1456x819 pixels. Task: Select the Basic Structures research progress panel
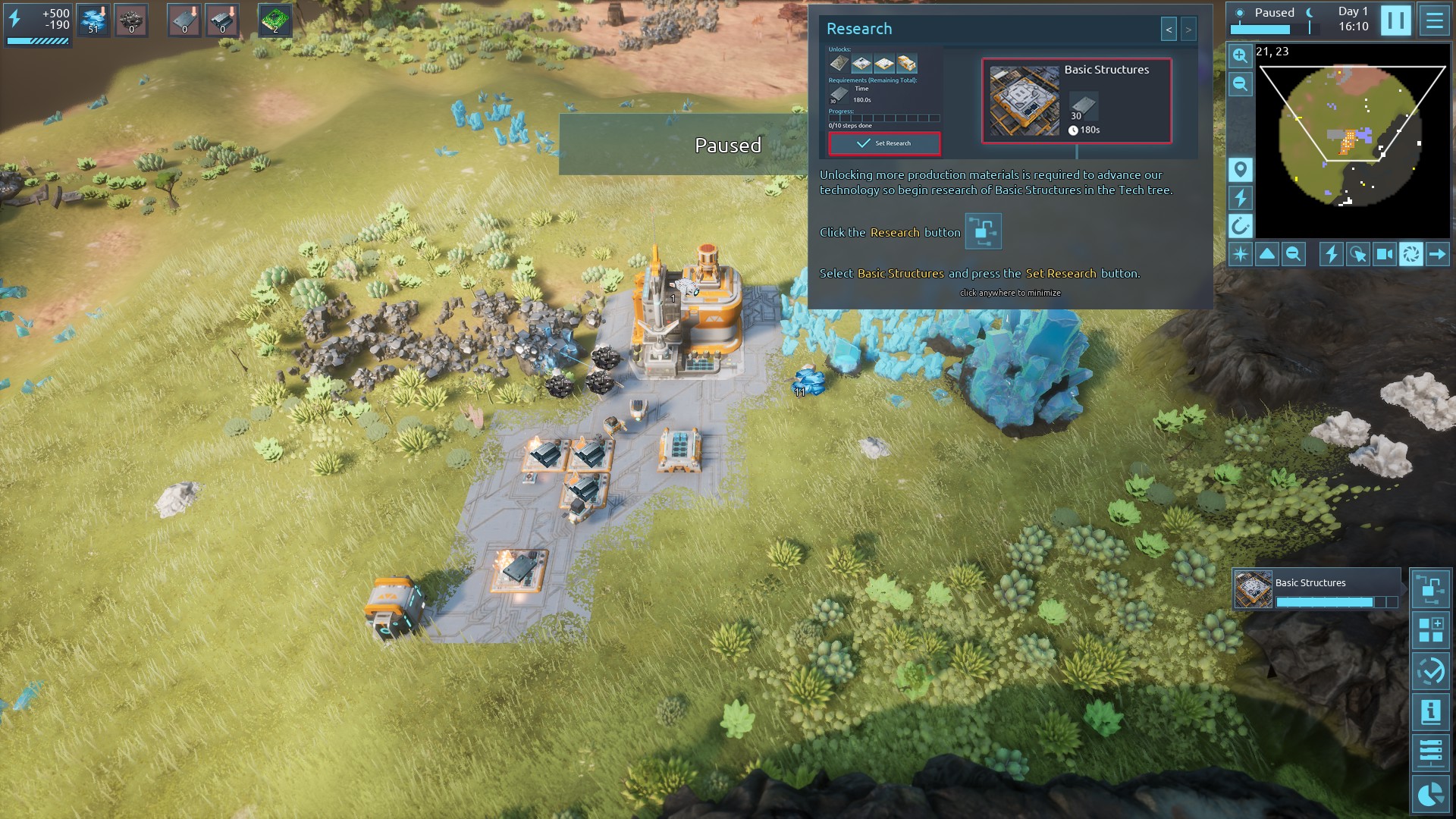click(1316, 590)
